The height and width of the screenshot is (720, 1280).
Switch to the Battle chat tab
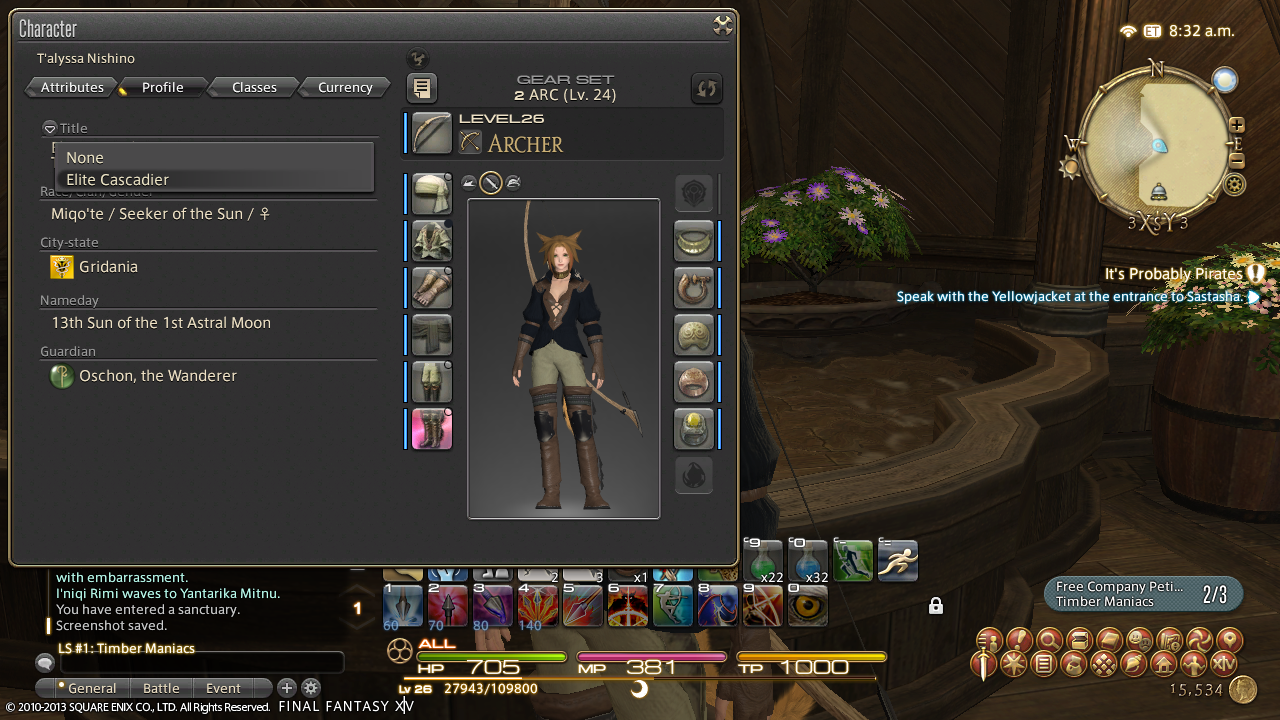[161, 688]
